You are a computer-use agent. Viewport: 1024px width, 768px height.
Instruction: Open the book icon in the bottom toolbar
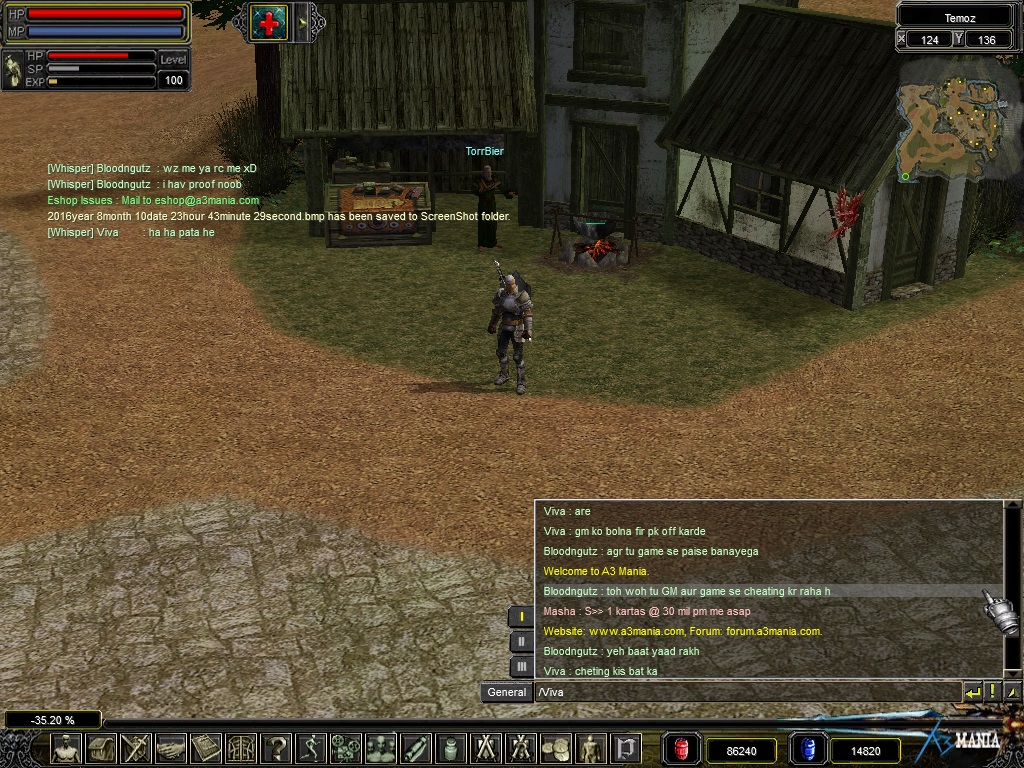pyautogui.click(x=207, y=748)
